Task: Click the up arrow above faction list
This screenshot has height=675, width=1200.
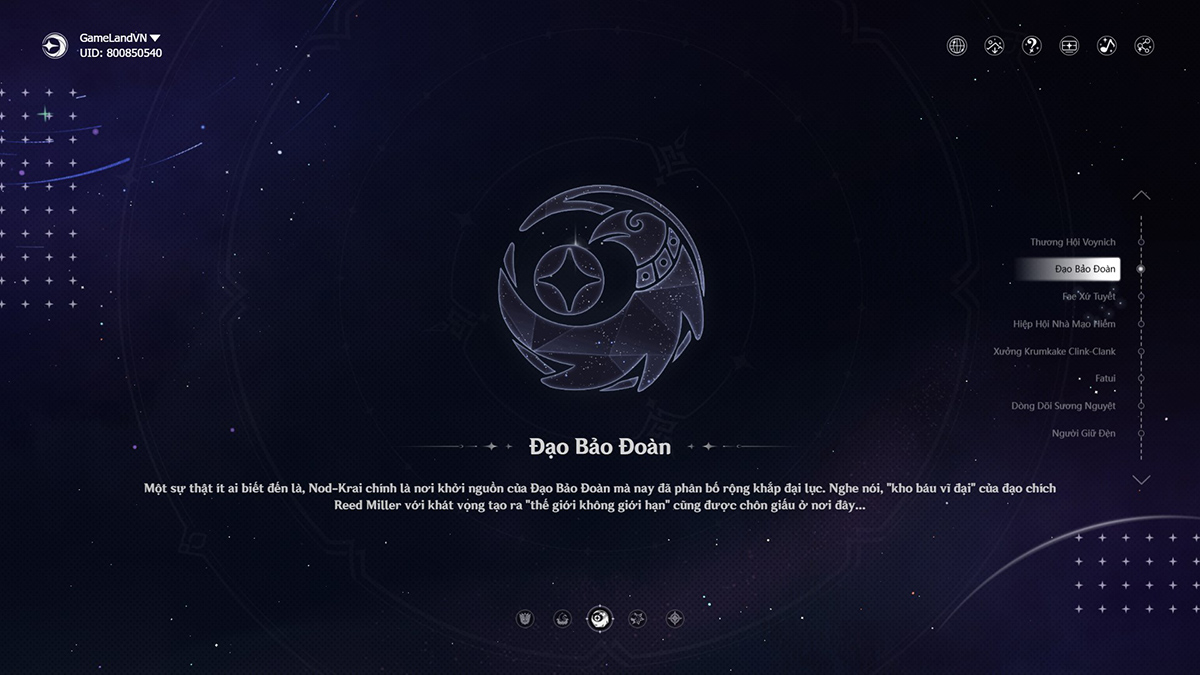Action: point(1141,196)
